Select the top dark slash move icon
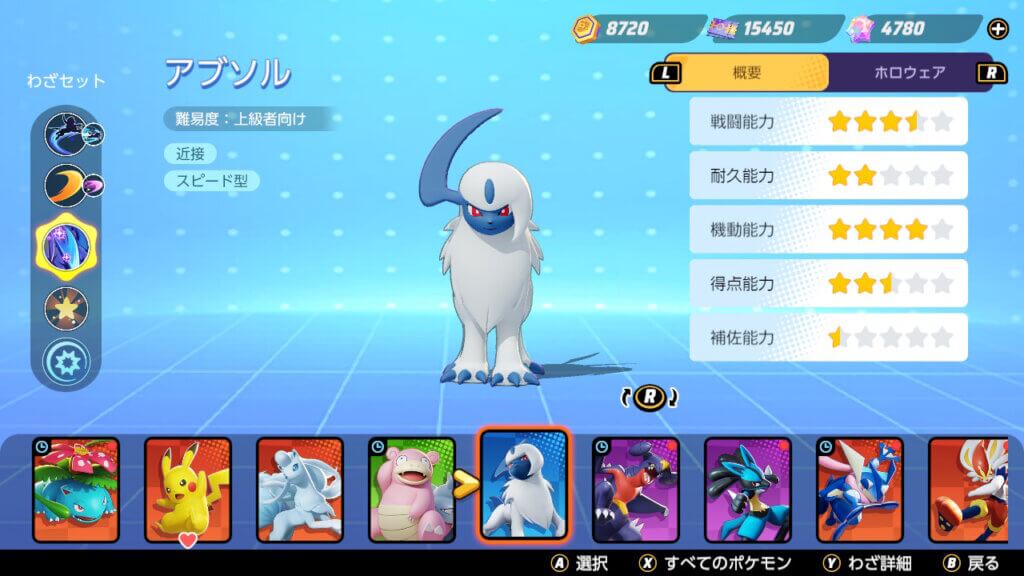Viewport: 1024px width, 576px height. 66,132
